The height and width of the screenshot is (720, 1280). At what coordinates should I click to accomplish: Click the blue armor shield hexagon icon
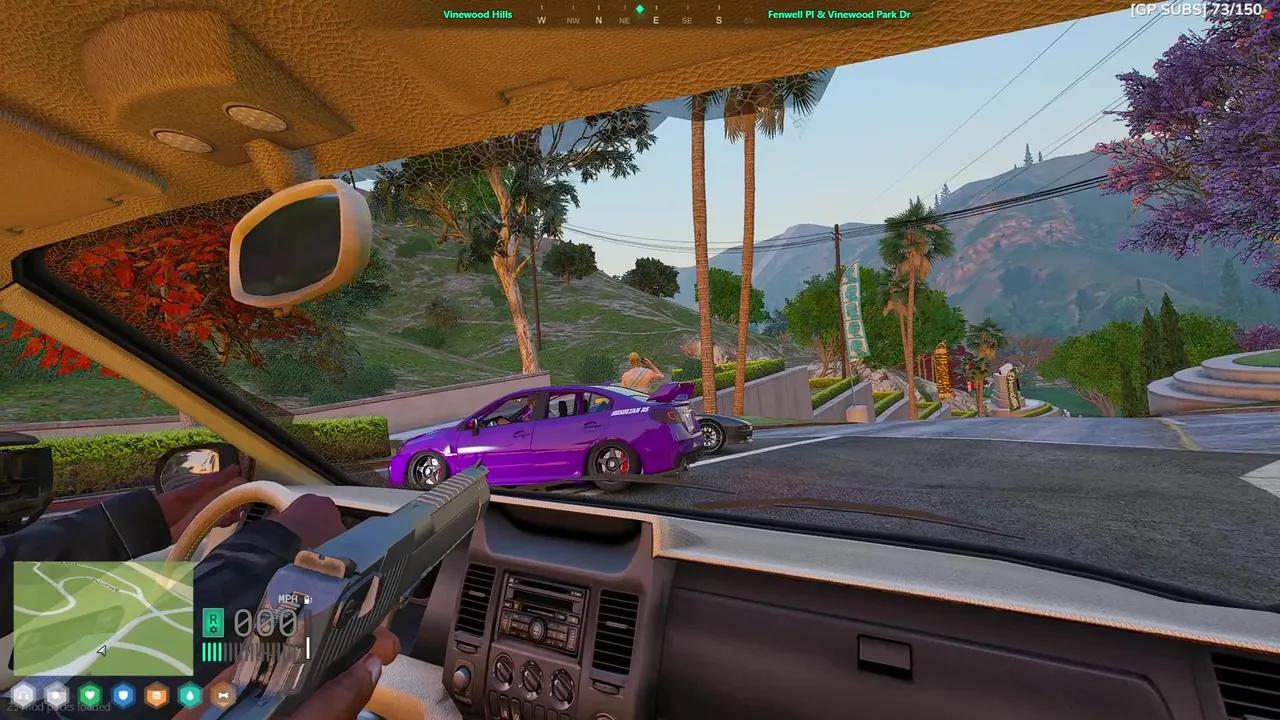123,695
